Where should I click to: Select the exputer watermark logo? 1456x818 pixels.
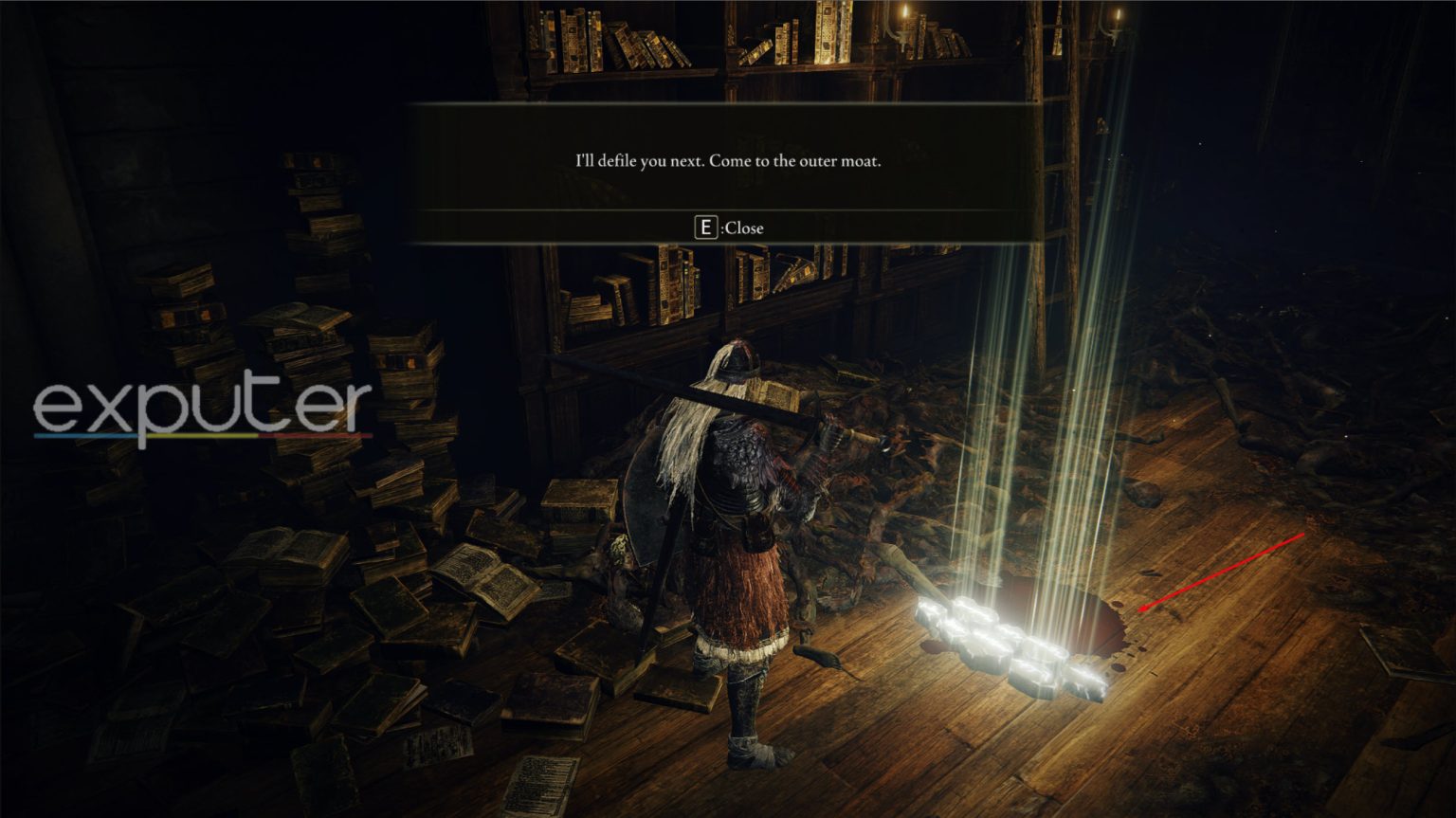tap(204, 408)
